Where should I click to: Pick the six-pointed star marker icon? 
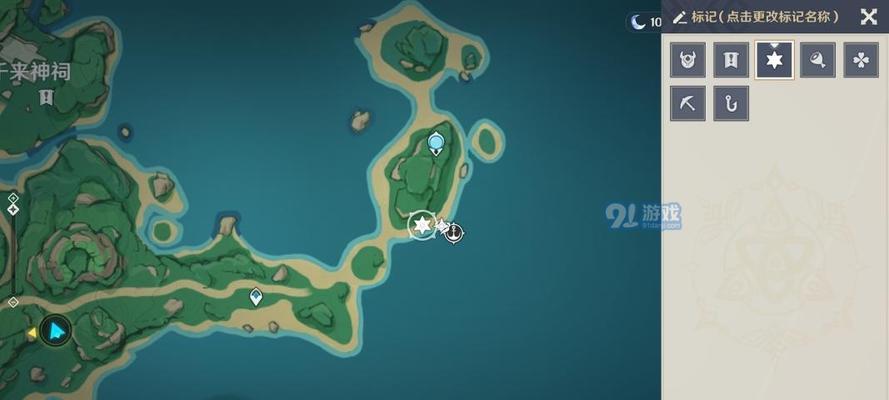(775, 60)
